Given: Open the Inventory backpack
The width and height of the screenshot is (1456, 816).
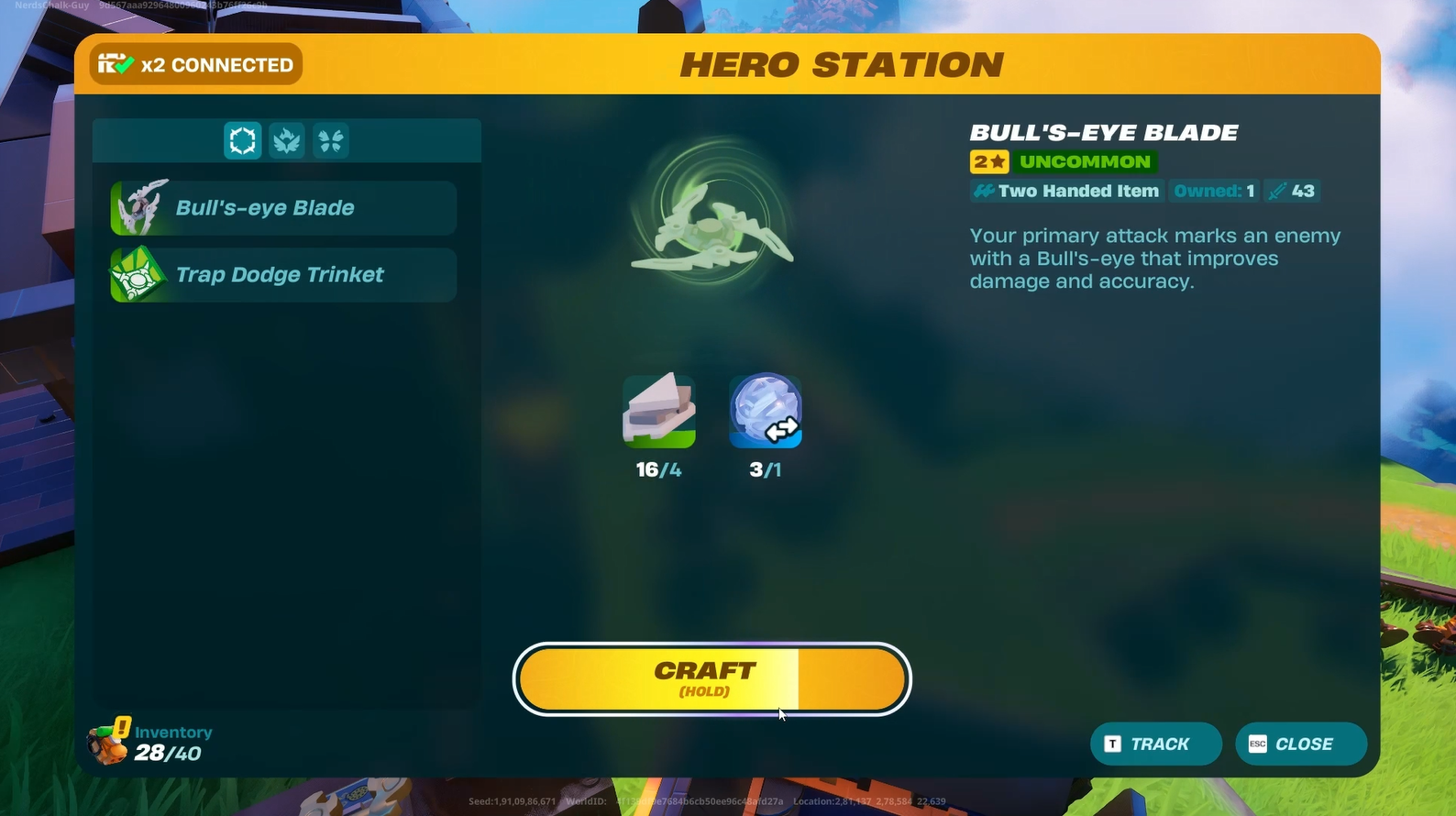Looking at the screenshot, I should [x=108, y=743].
